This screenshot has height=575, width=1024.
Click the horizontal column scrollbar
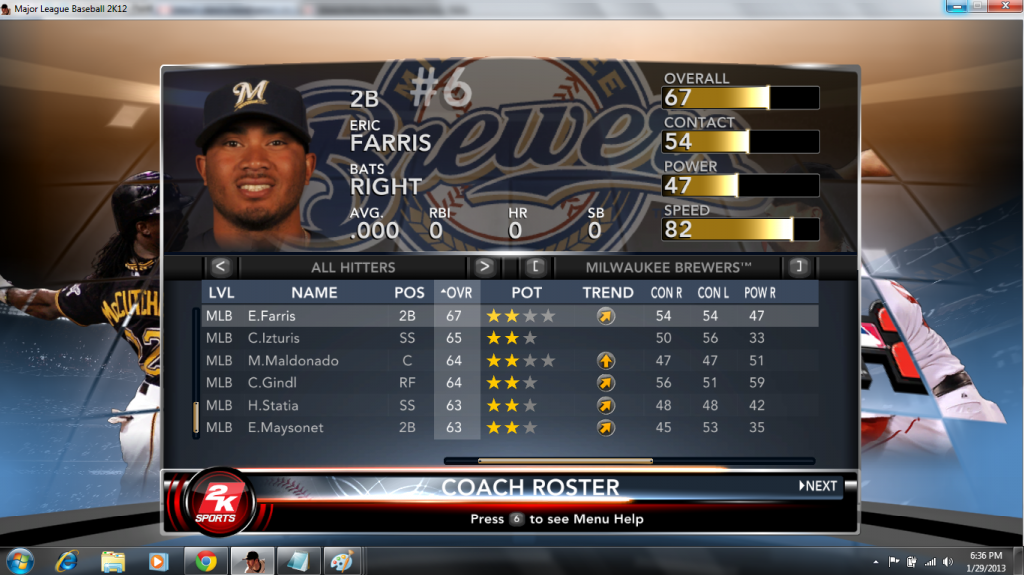click(x=565, y=461)
